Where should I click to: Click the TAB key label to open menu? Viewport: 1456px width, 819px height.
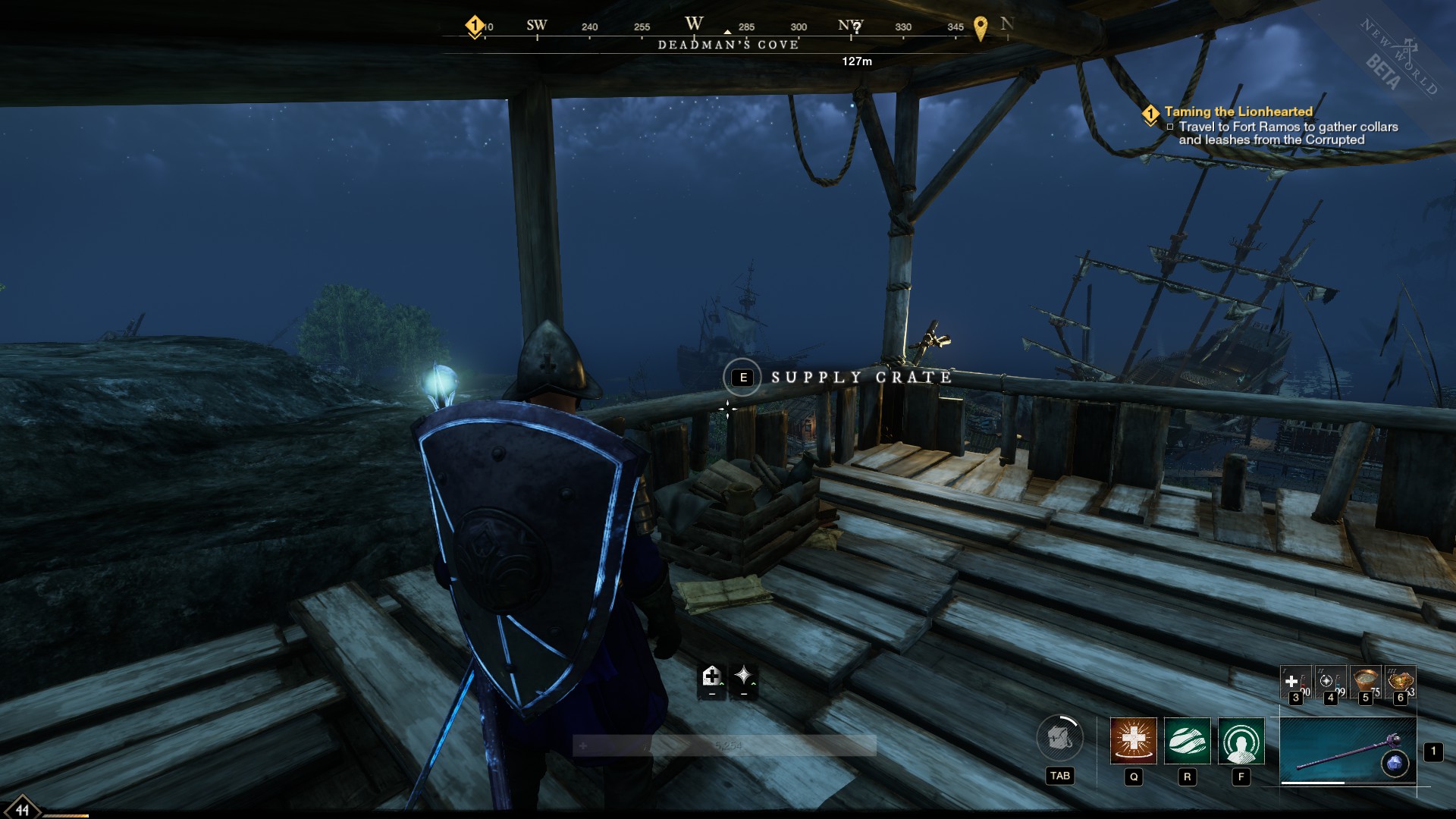pyautogui.click(x=1060, y=777)
